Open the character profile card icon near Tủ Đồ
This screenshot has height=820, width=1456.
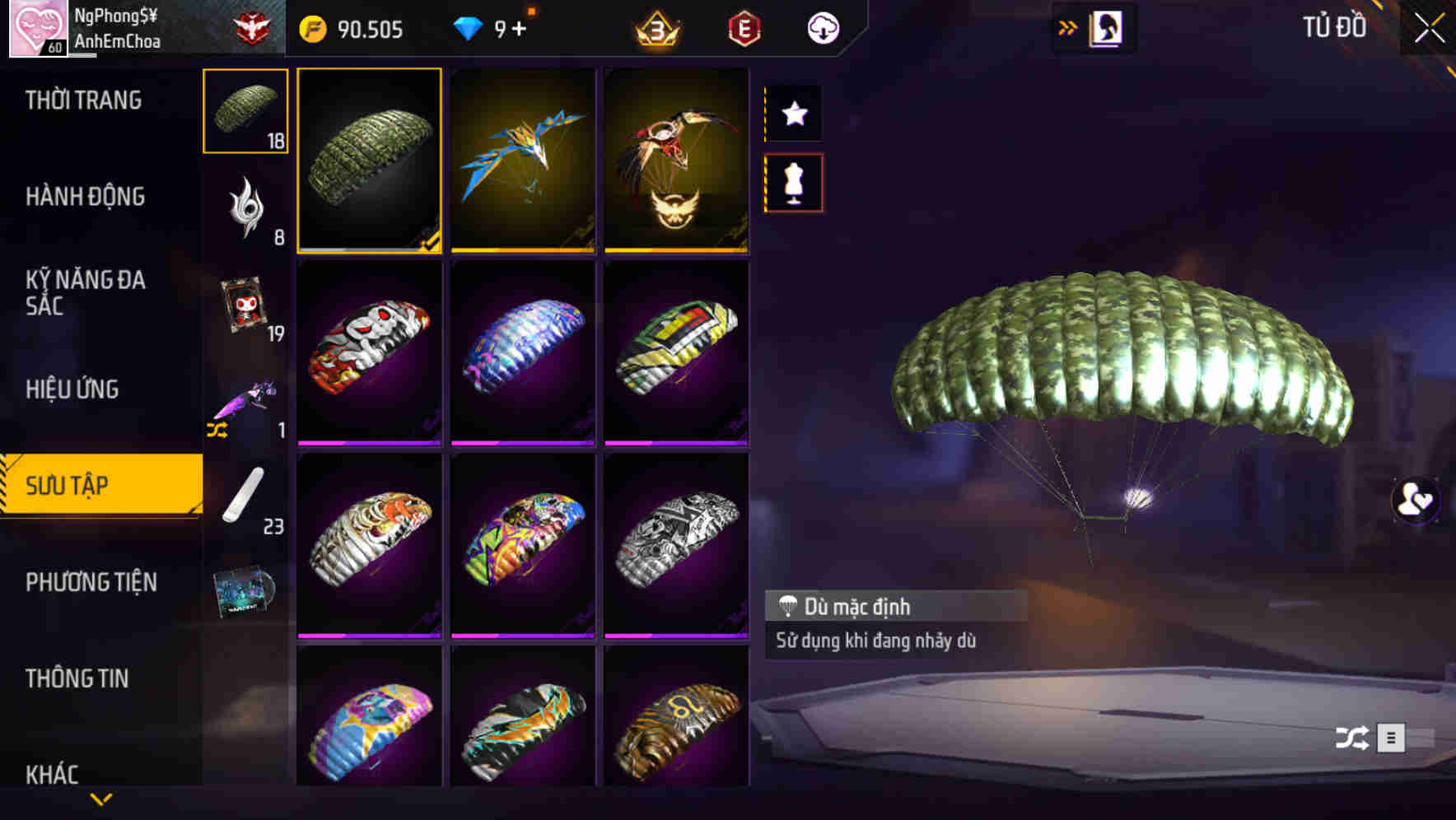[1104, 27]
